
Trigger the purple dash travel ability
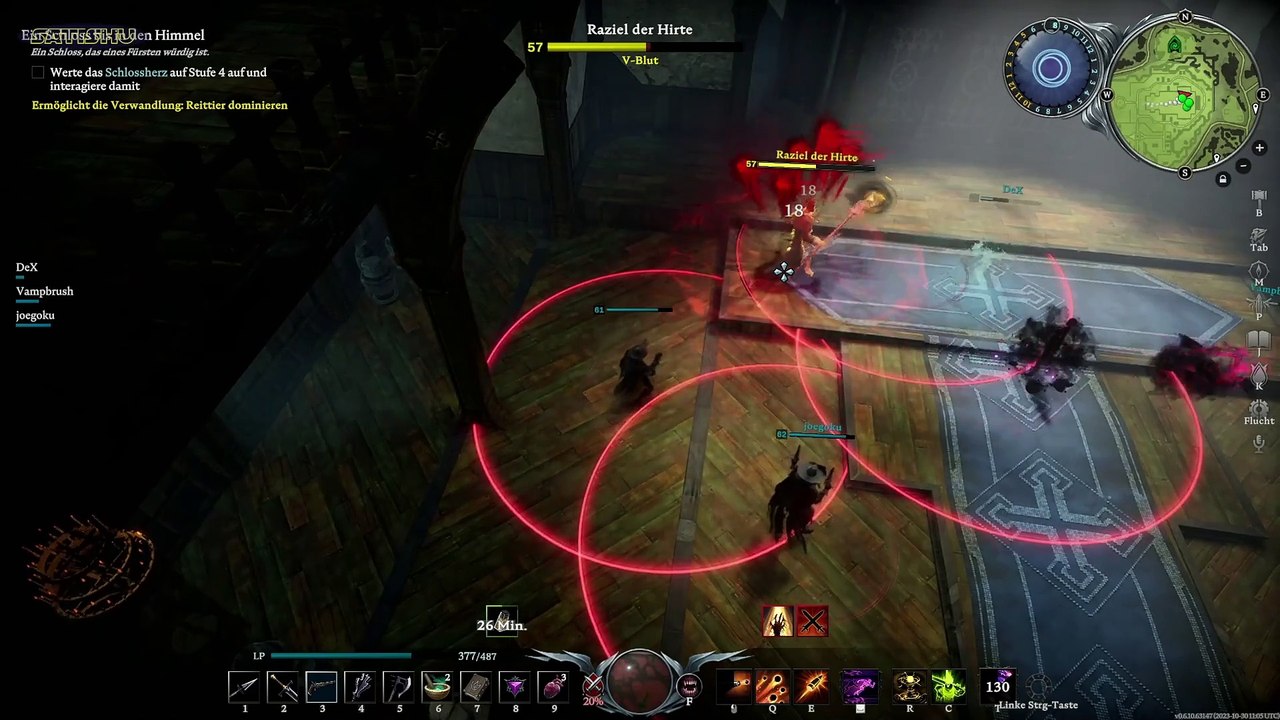[x=859, y=687]
